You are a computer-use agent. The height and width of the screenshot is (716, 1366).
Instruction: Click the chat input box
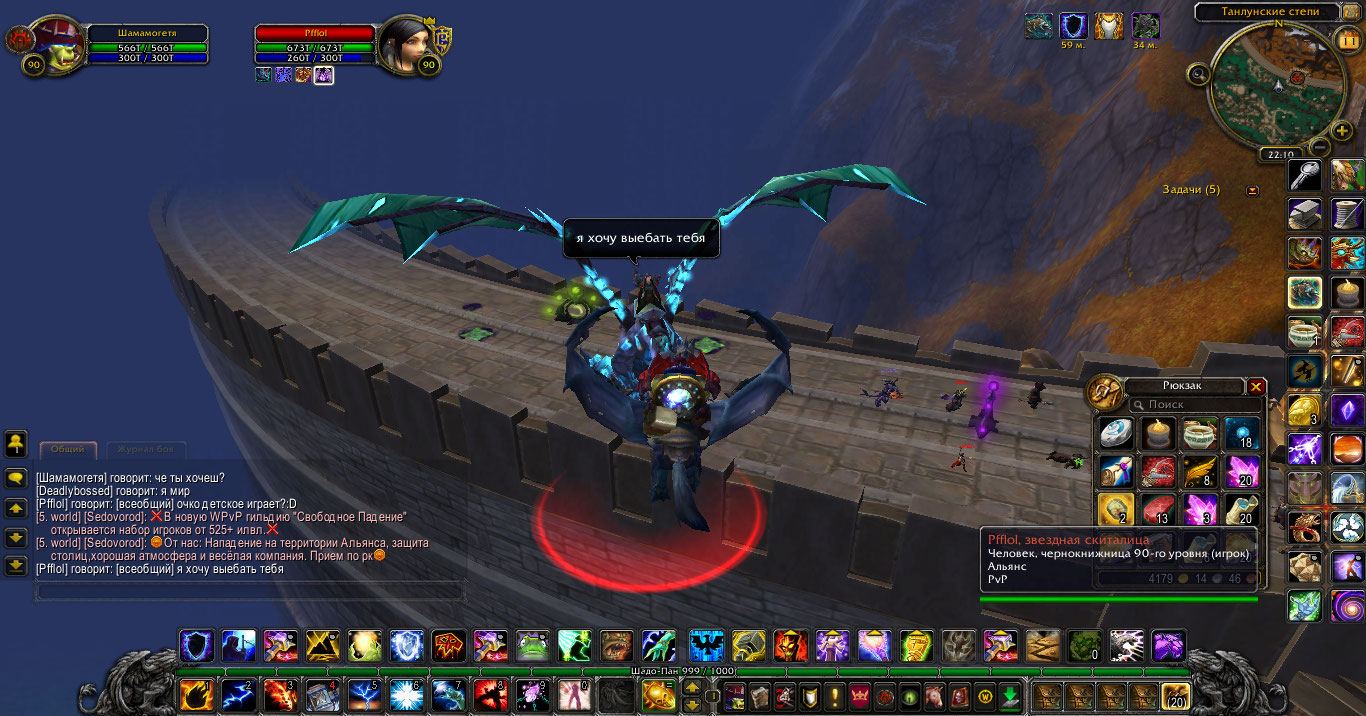click(250, 592)
